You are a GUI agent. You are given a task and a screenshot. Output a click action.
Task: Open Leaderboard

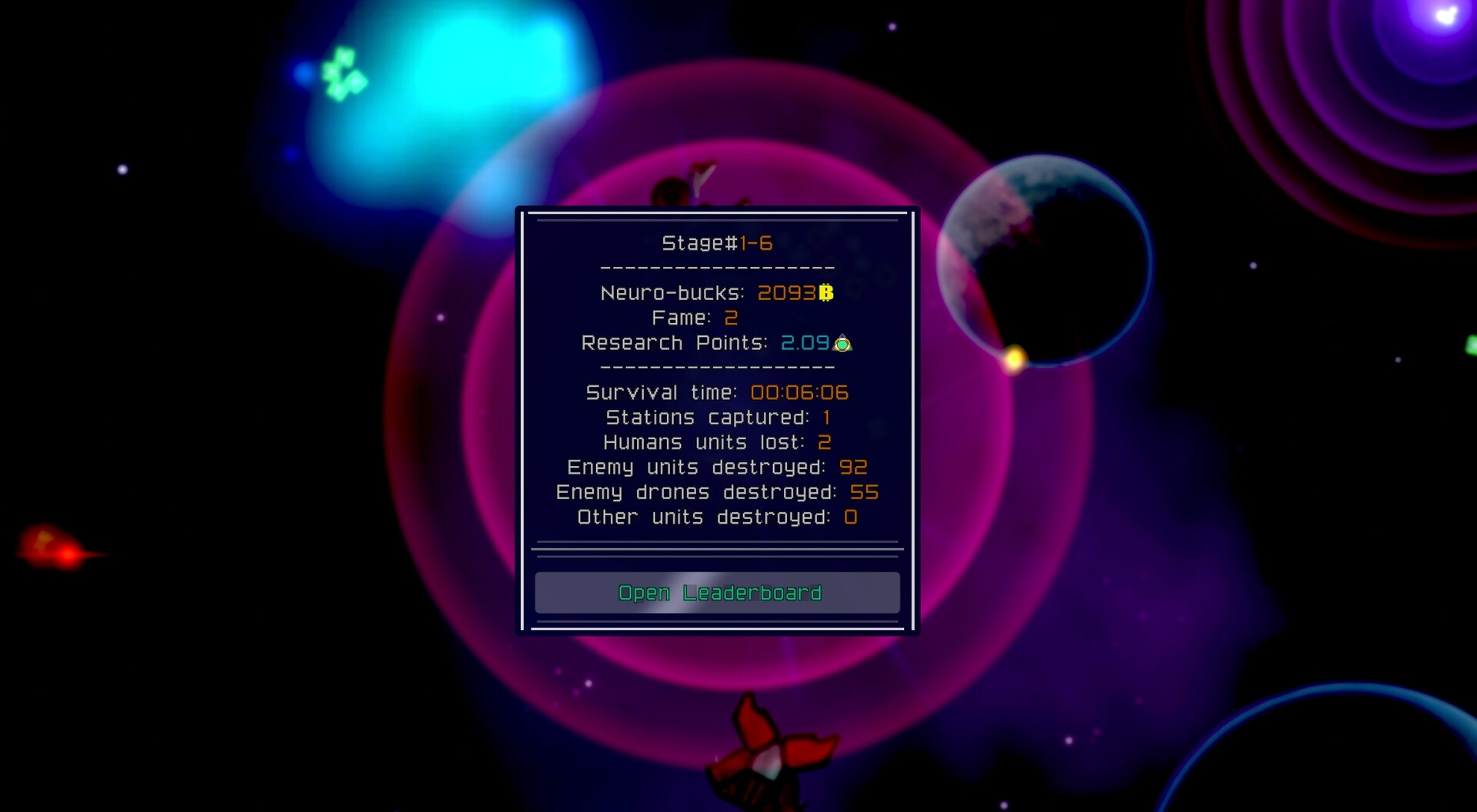coord(718,593)
